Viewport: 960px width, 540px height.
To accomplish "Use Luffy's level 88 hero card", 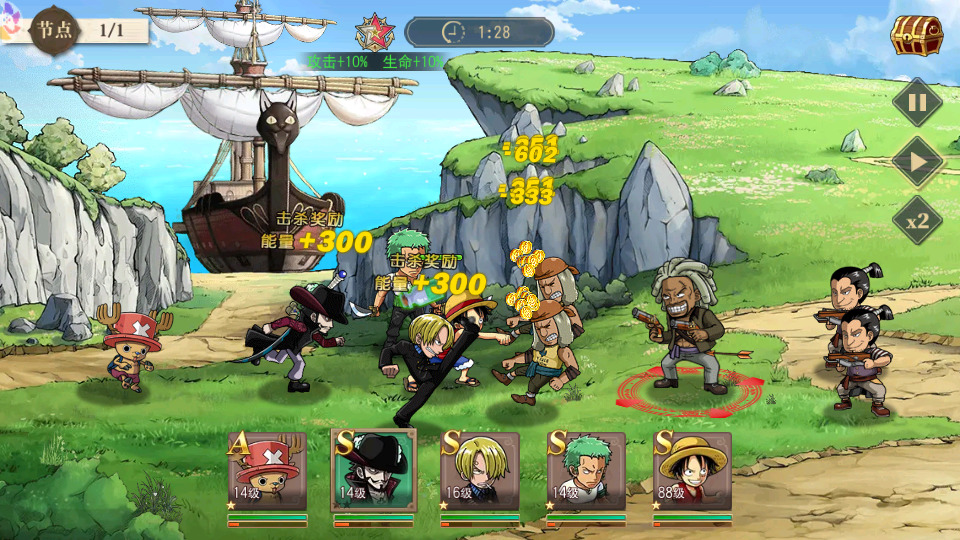I will (x=692, y=471).
